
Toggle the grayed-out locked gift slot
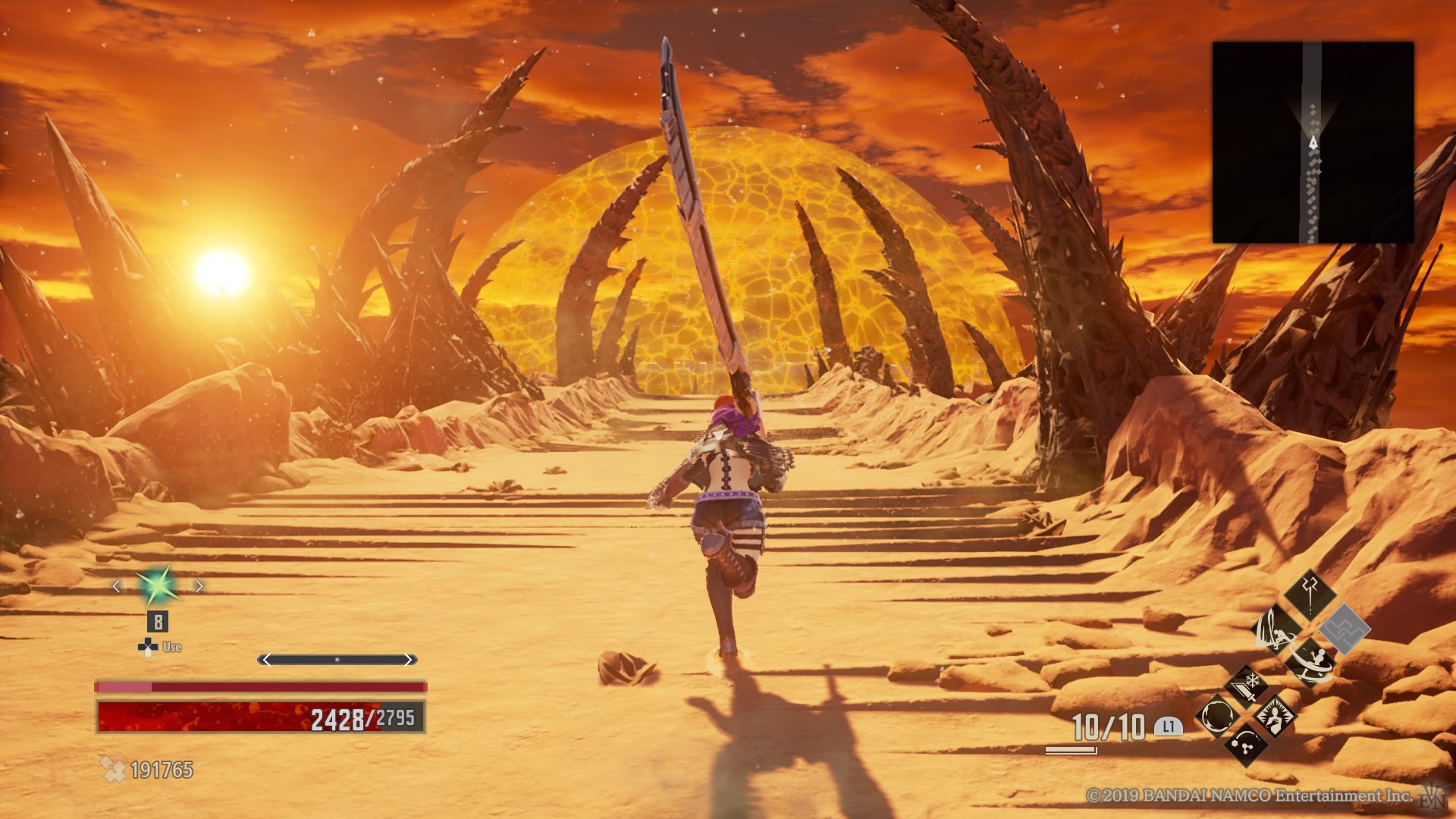point(1345,629)
